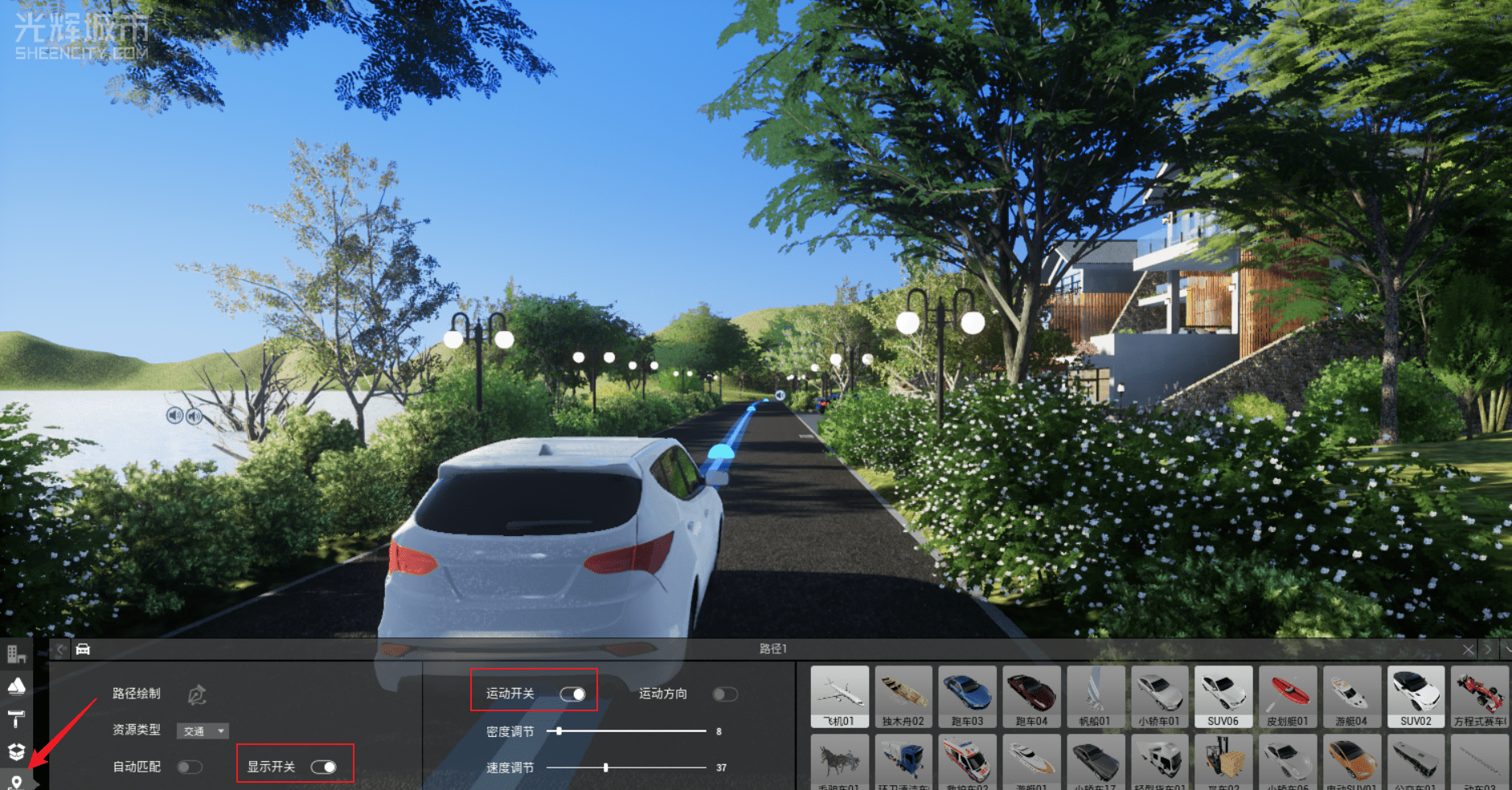Click the 路径绘制 path drawing pen icon

197,694
